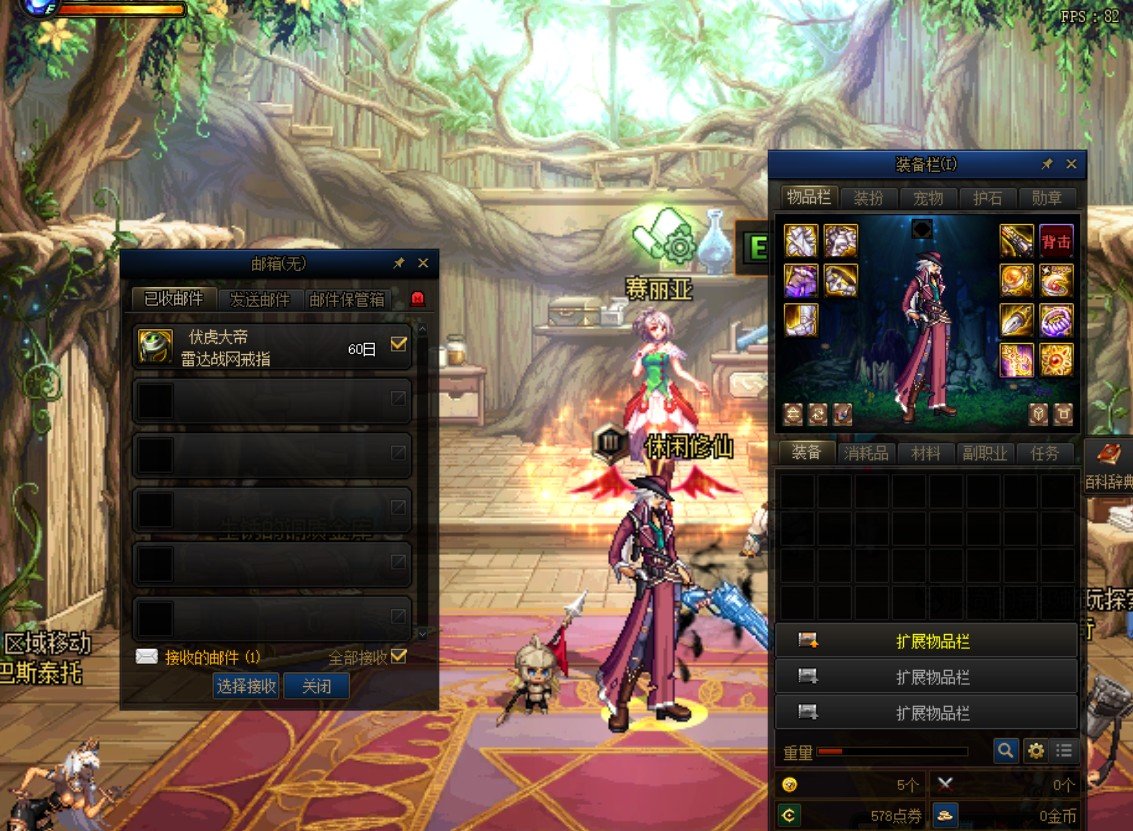Screen dimensions: 1133x831
Task: Open the 材料 inventory tab
Action: [x=925, y=453]
